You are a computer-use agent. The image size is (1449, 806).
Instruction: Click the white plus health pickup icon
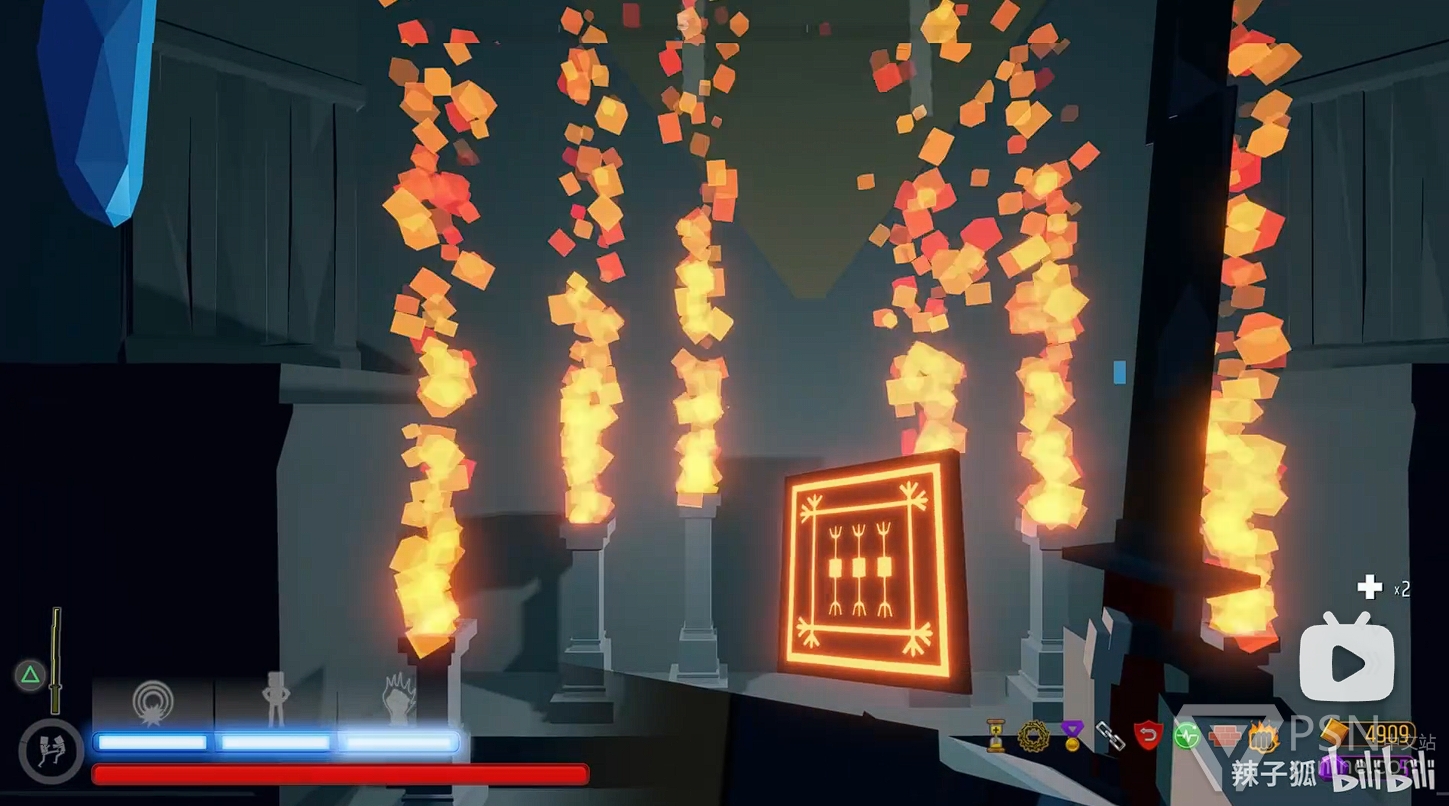[1369, 588]
